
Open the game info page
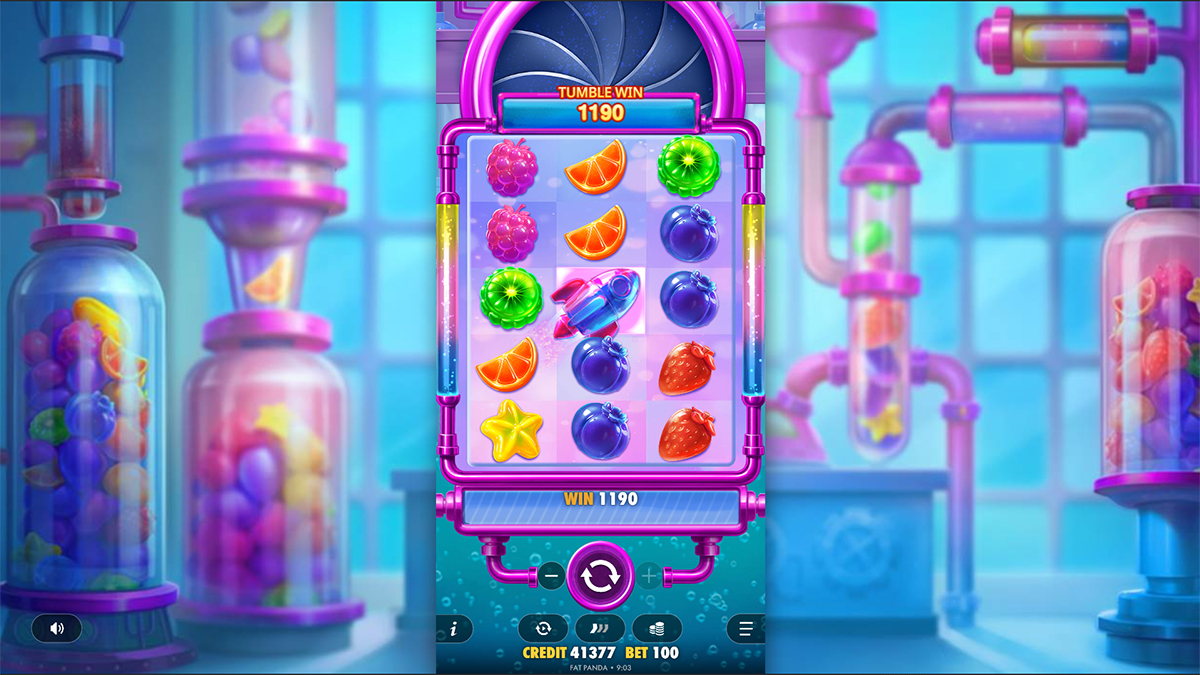(454, 628)
